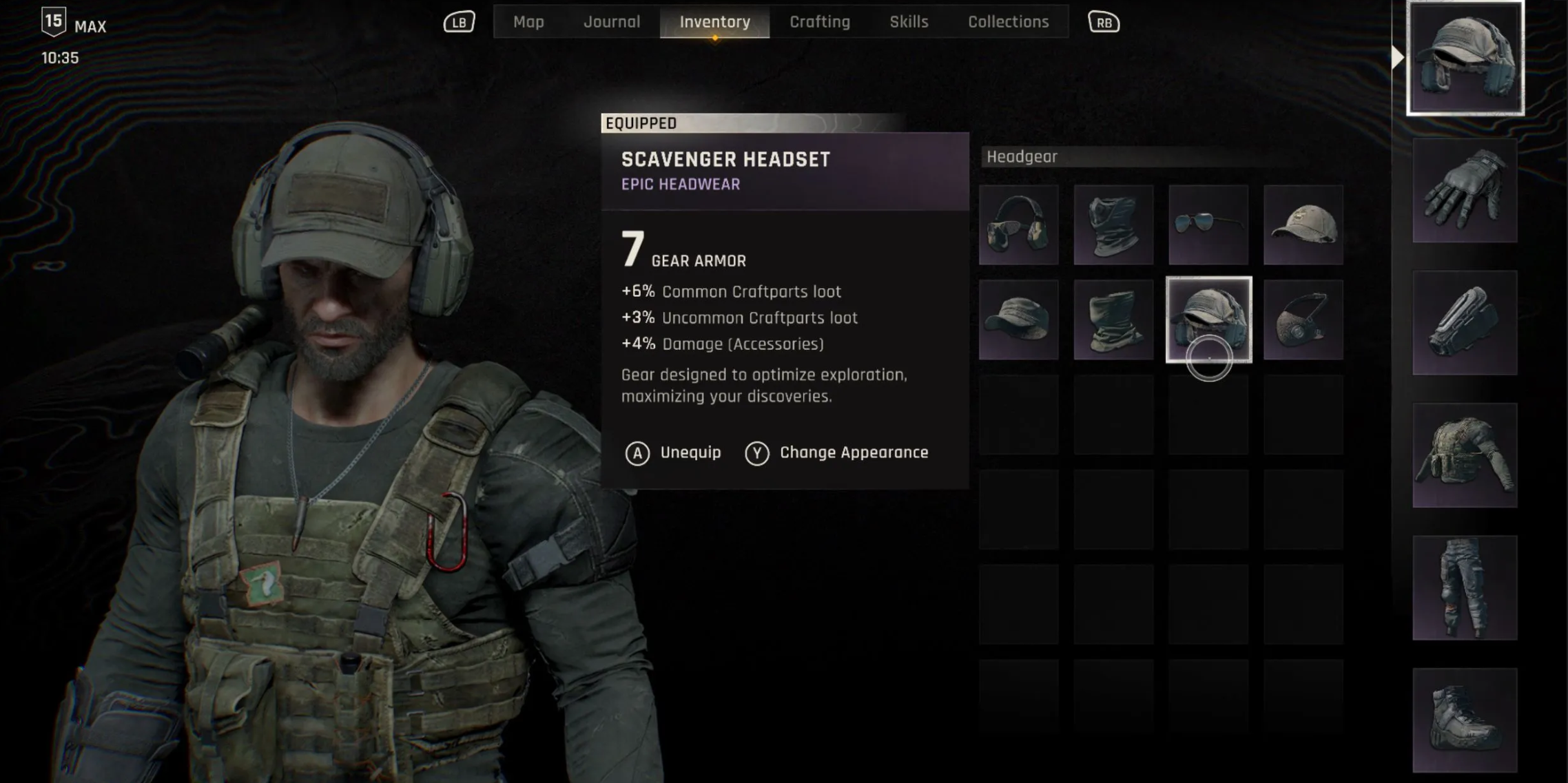Image resolution: width=1568 pixels, height=783 pixels.
Task: Switch to the Map tab
Action: coord(528,22)
